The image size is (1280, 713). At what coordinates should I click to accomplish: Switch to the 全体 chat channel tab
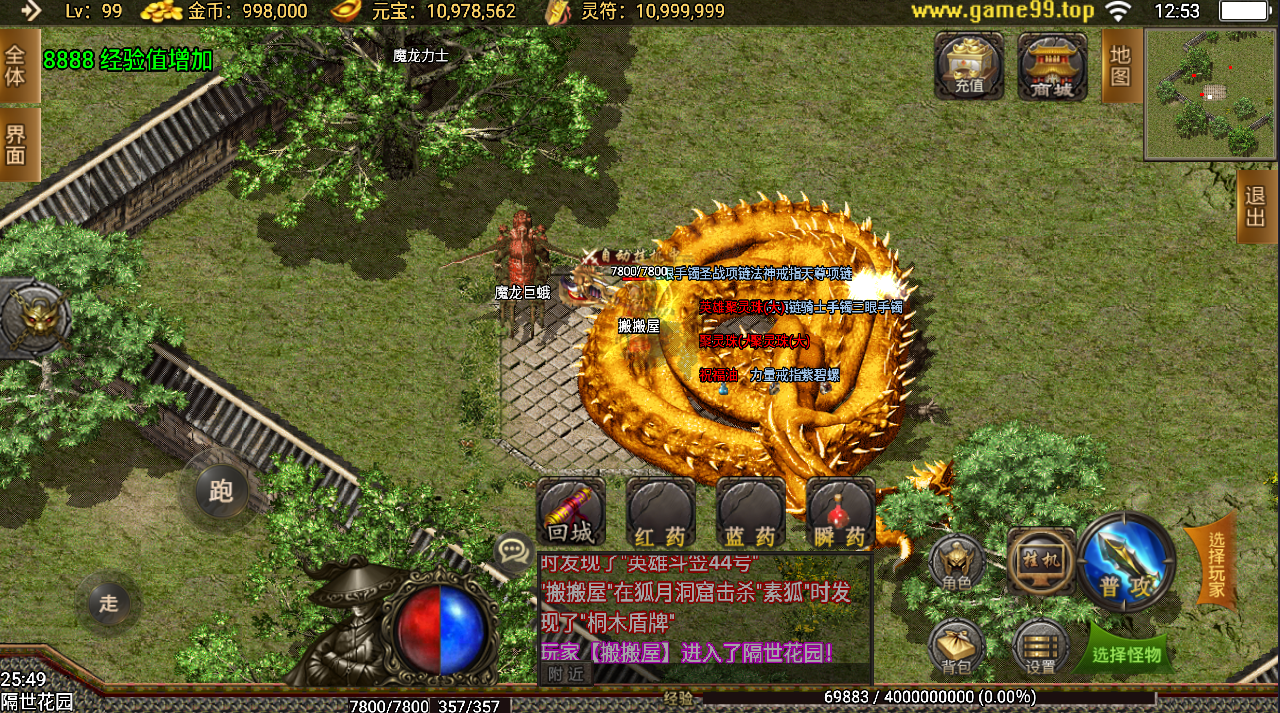click(x=18, y=65)
